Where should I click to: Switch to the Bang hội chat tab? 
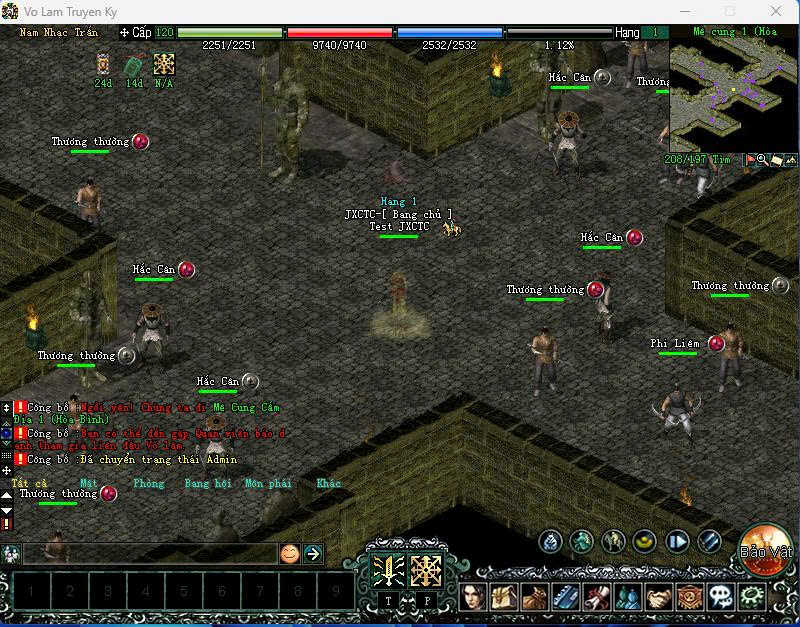208,483
